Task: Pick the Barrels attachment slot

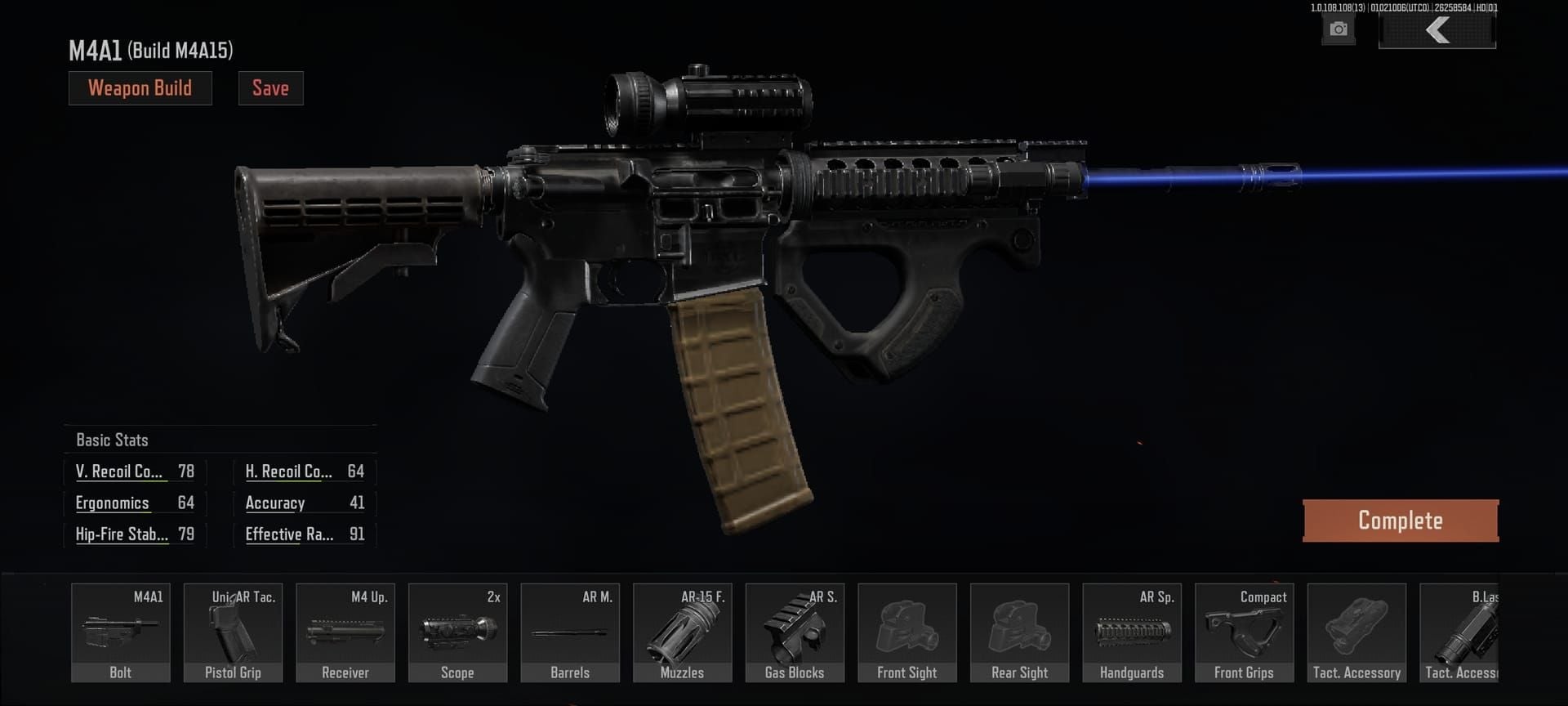Action: point(570,632)
